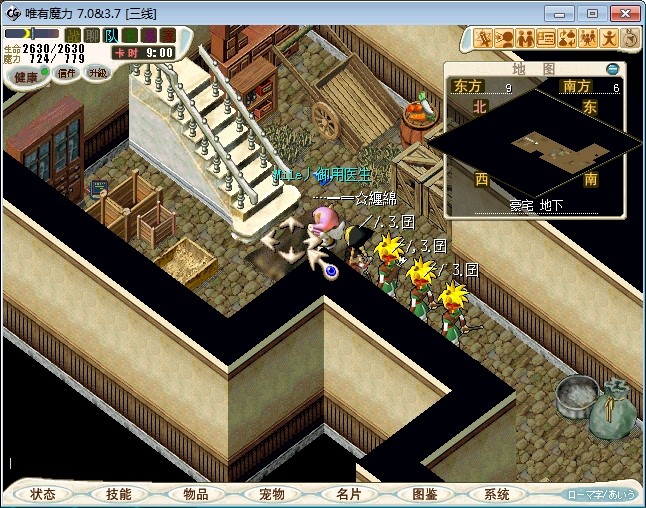Open the 宠物 pets menu

[271, 494]
